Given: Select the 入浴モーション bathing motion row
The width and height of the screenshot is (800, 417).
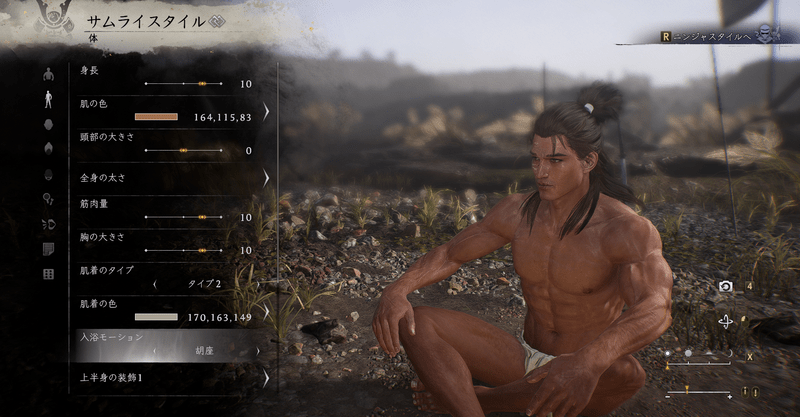Looking at the screenshot, I should pyautogui.click(x=170, y=345).
